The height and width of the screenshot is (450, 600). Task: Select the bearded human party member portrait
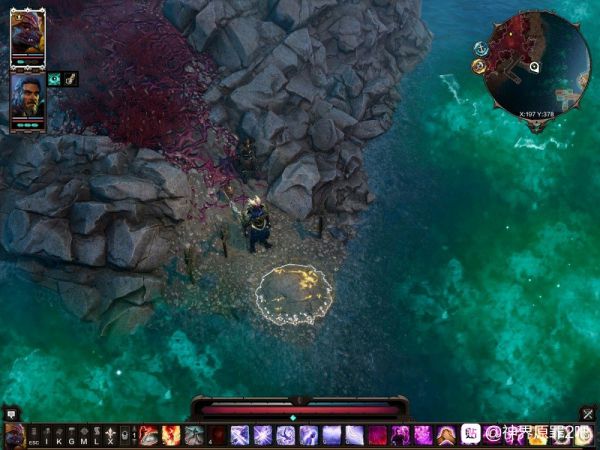point(28,96)
